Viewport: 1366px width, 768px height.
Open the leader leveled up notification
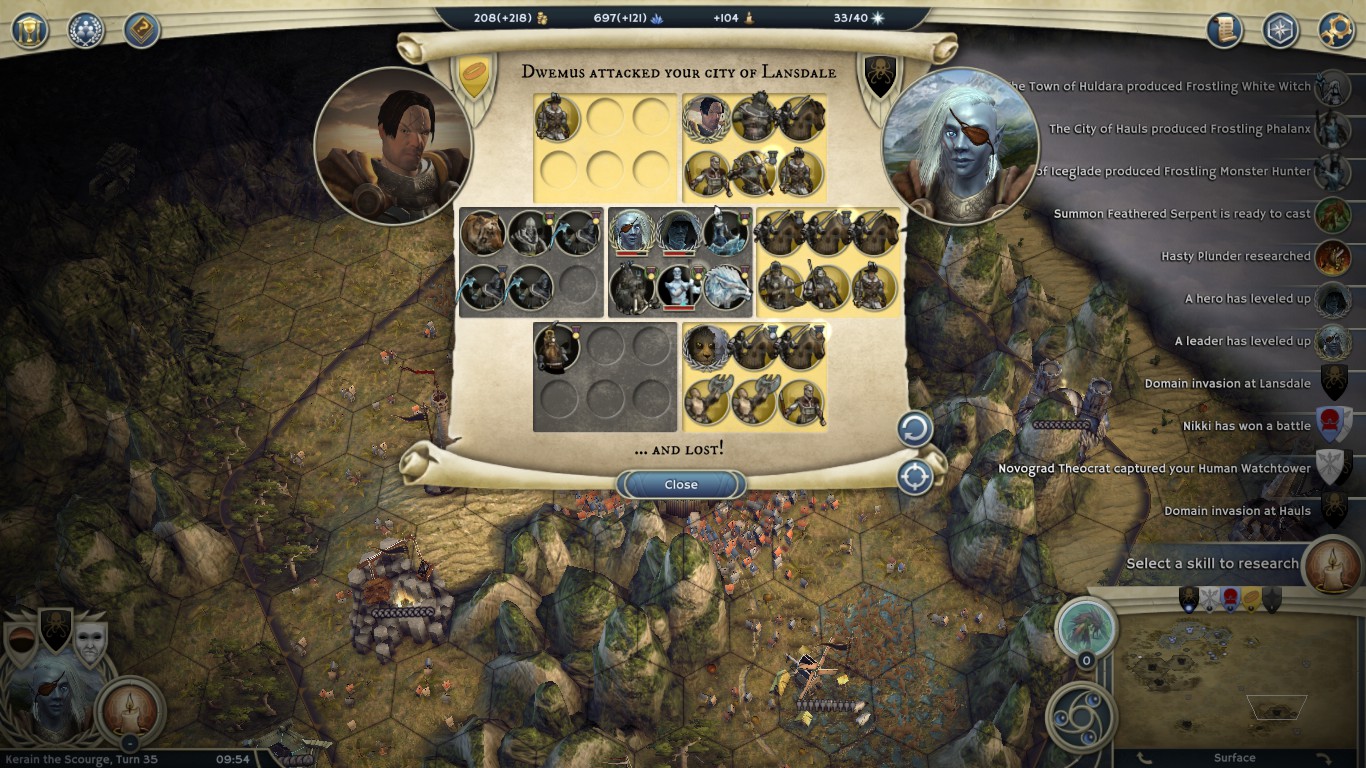point(1332,342)
